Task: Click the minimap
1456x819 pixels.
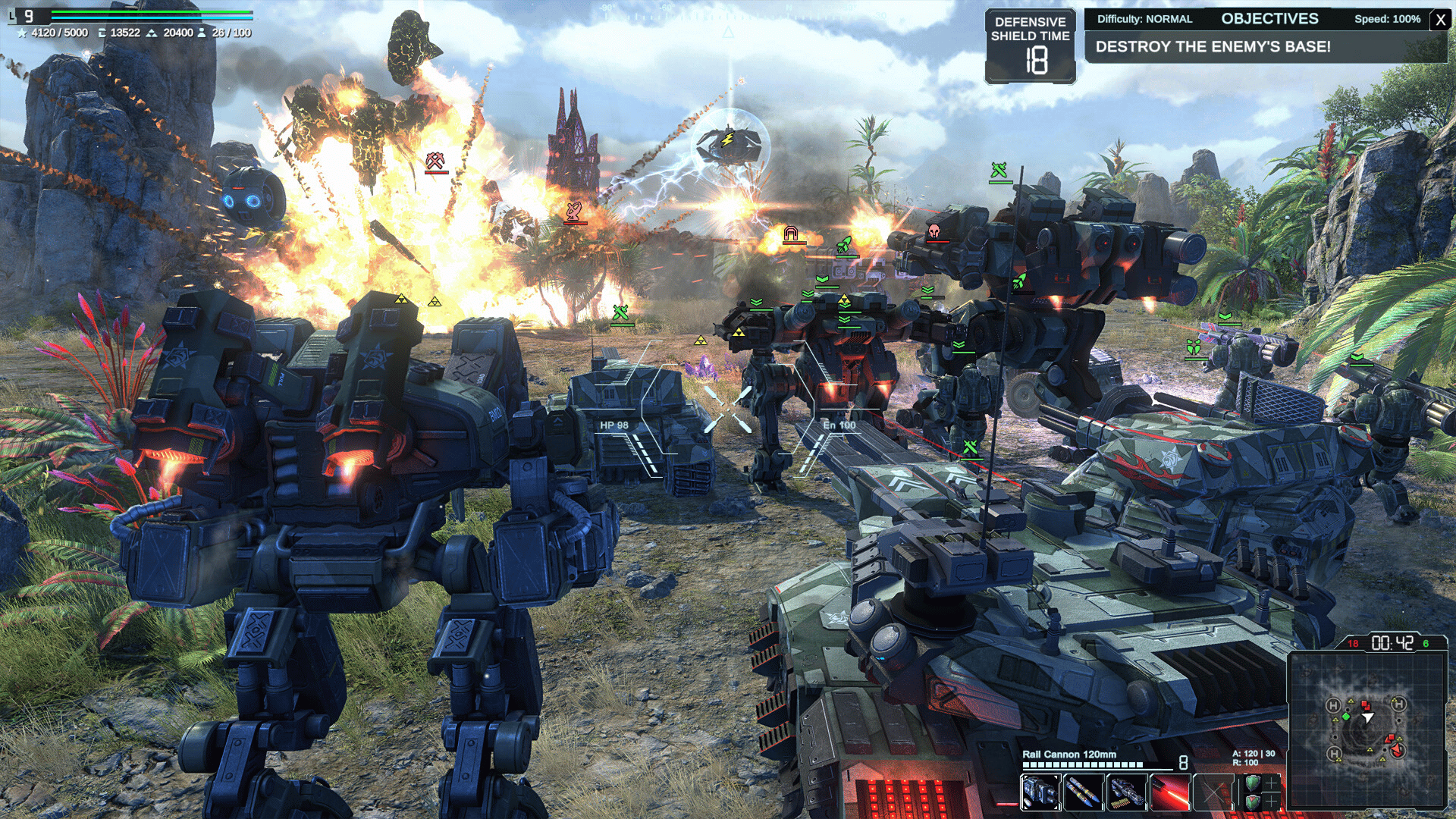Action: (1367, 730)
